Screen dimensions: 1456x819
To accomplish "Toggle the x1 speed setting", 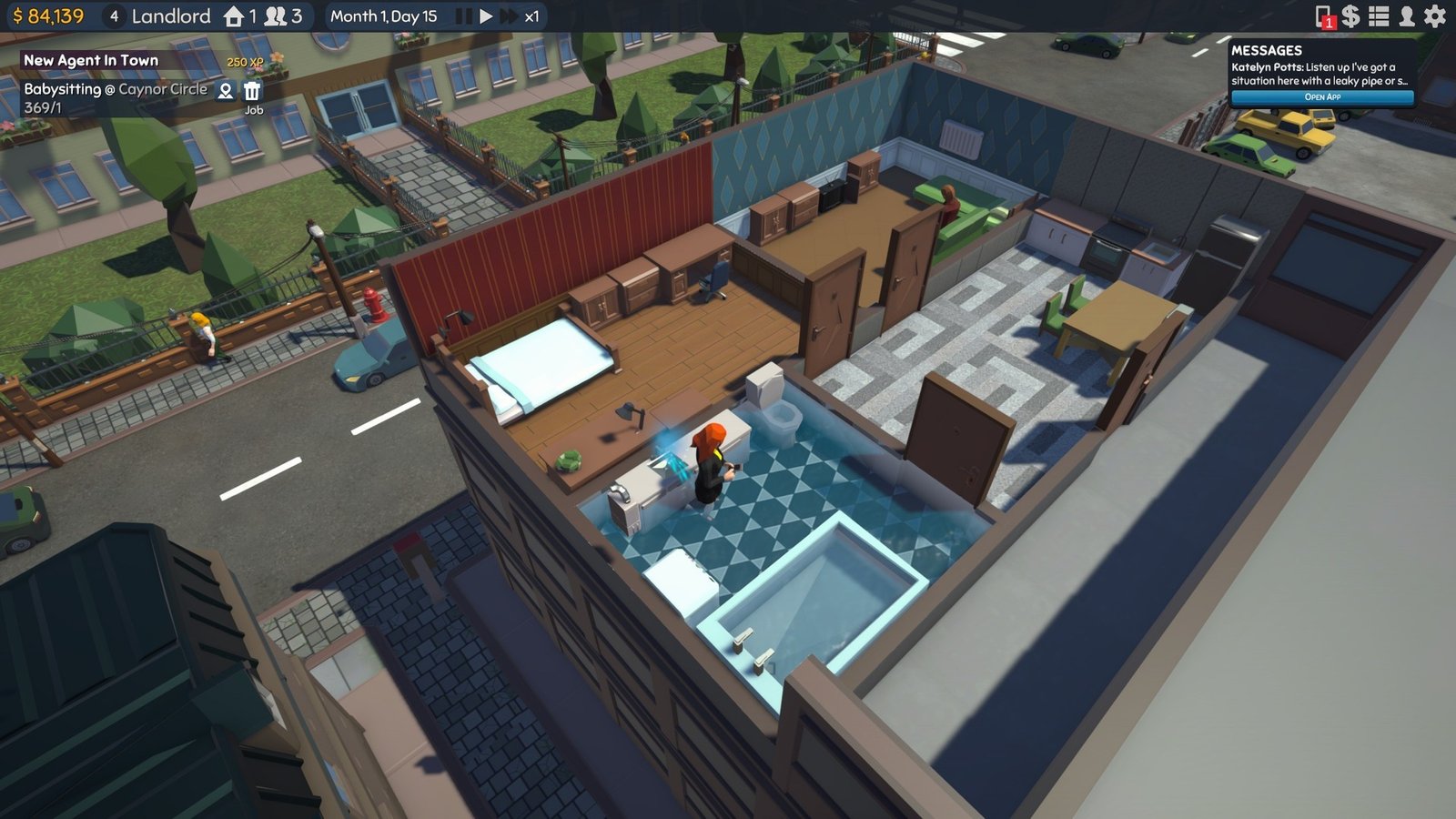I will (x=531, y=15).
